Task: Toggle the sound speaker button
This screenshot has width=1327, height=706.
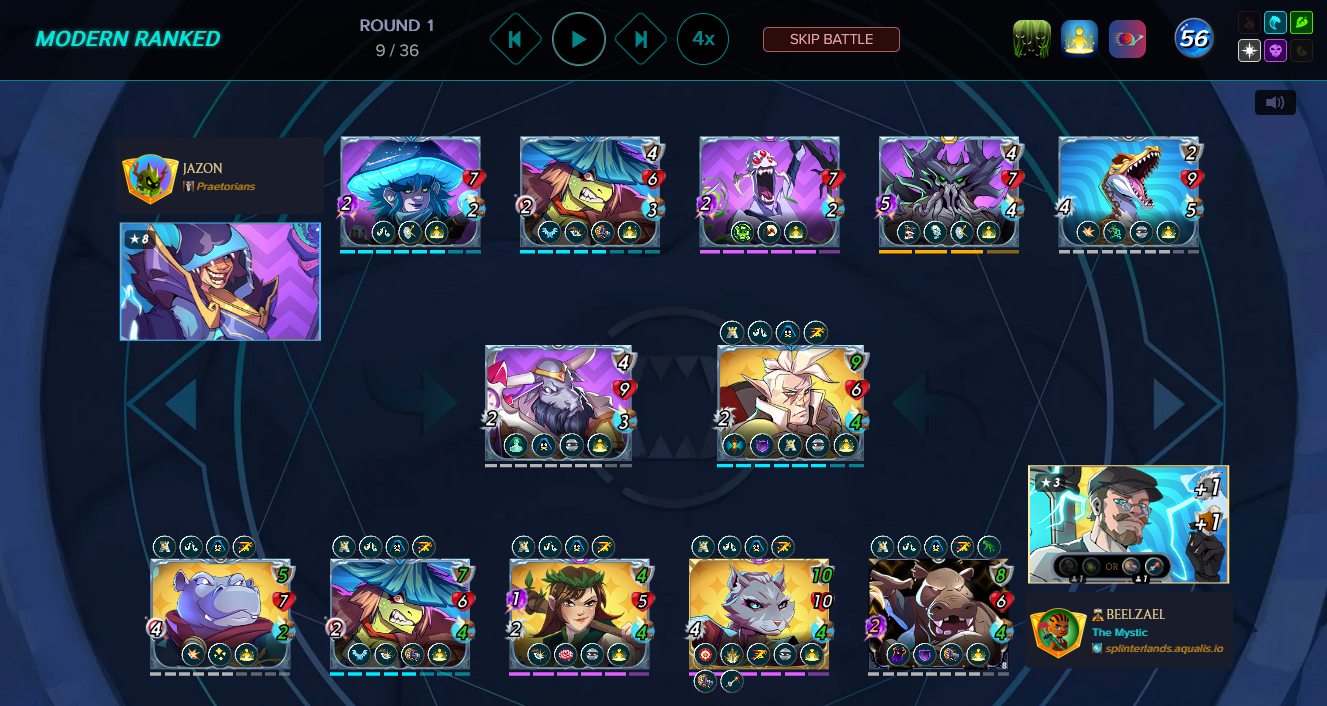Action: coord(1275,102)
